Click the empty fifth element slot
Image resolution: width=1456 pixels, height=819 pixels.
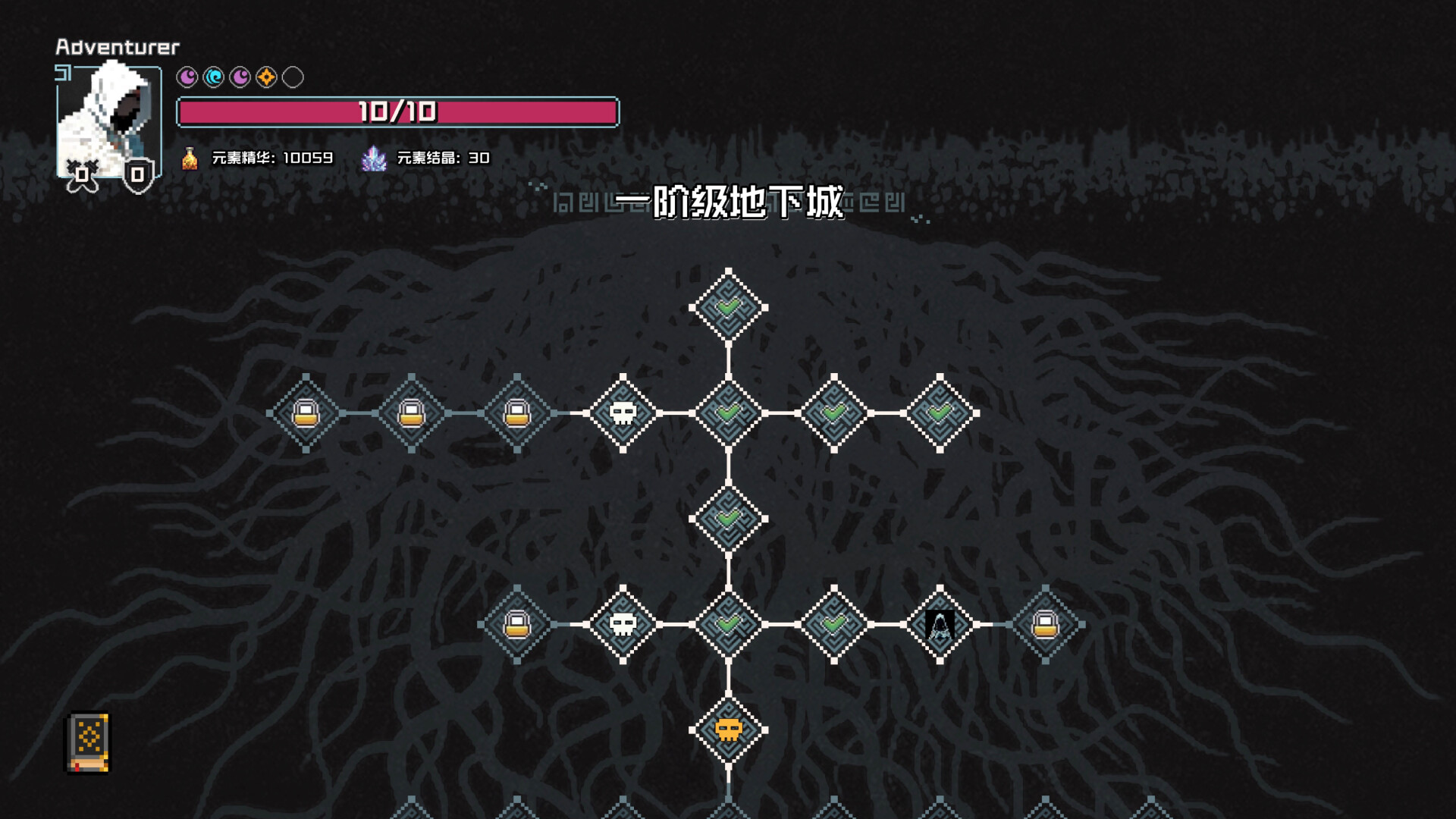293,76
